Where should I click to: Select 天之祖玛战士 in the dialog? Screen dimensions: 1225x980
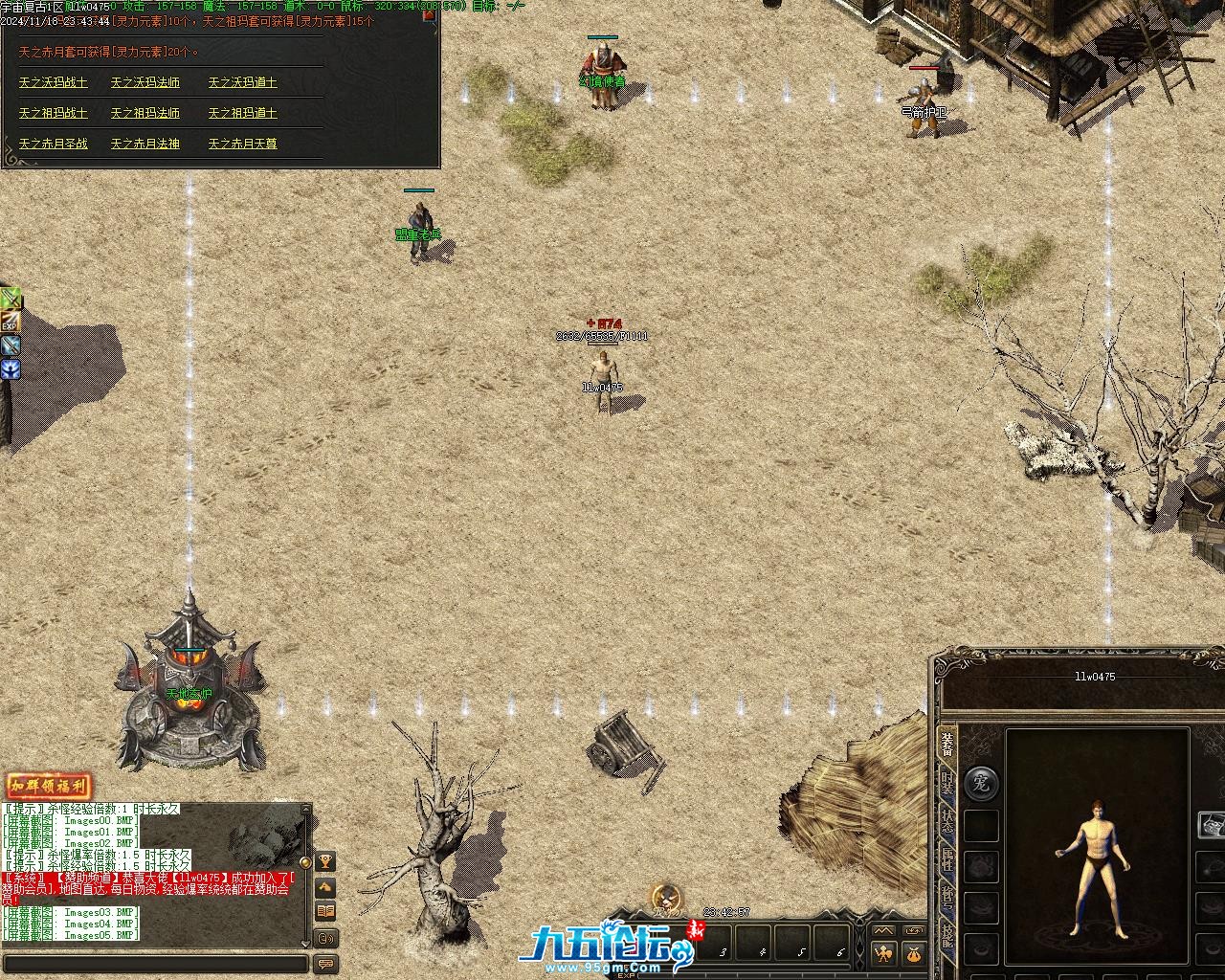click(54, 113)
